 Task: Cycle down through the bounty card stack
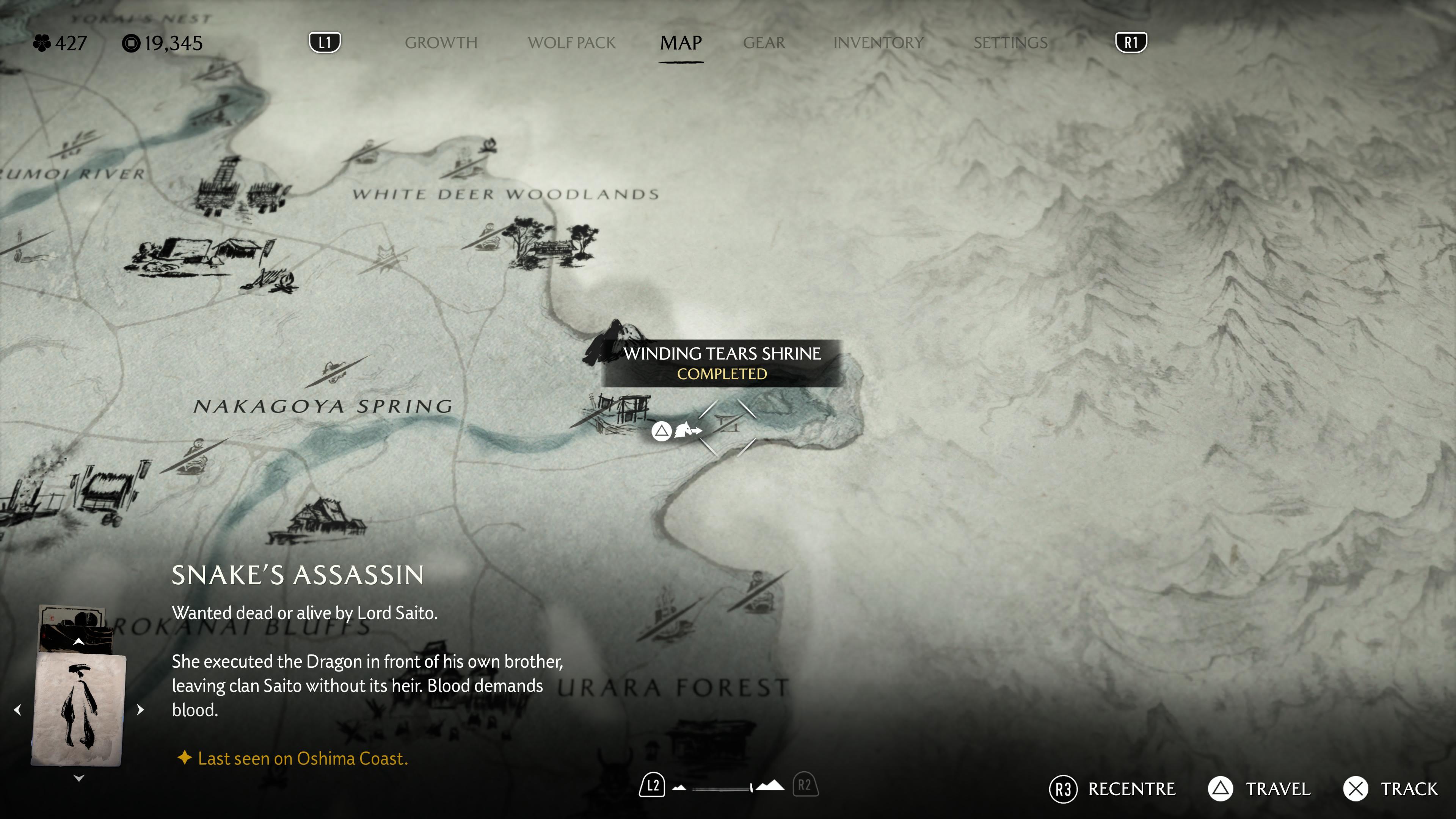78,779
